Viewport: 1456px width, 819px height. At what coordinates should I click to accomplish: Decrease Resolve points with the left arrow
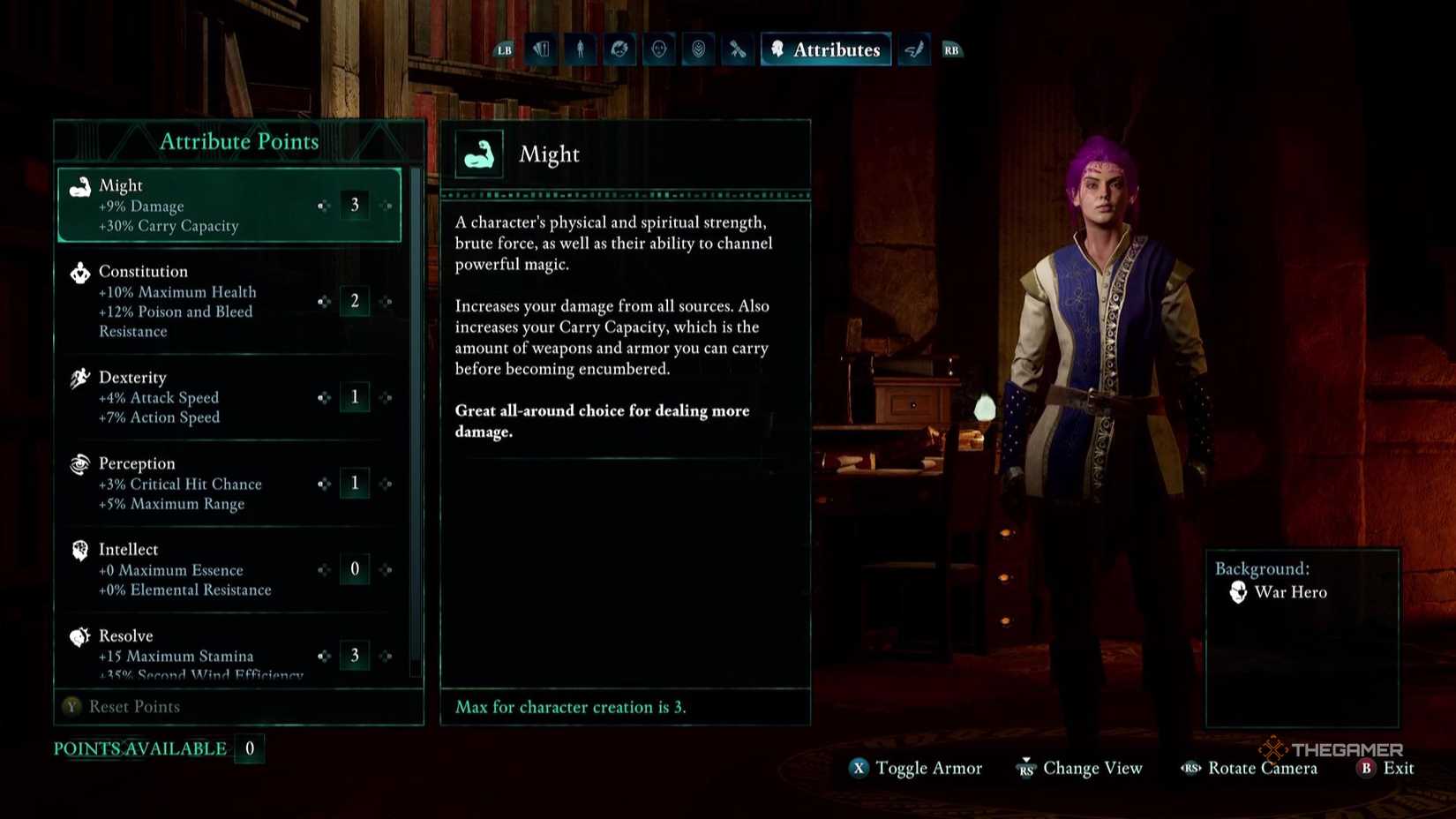click(324, 656)
